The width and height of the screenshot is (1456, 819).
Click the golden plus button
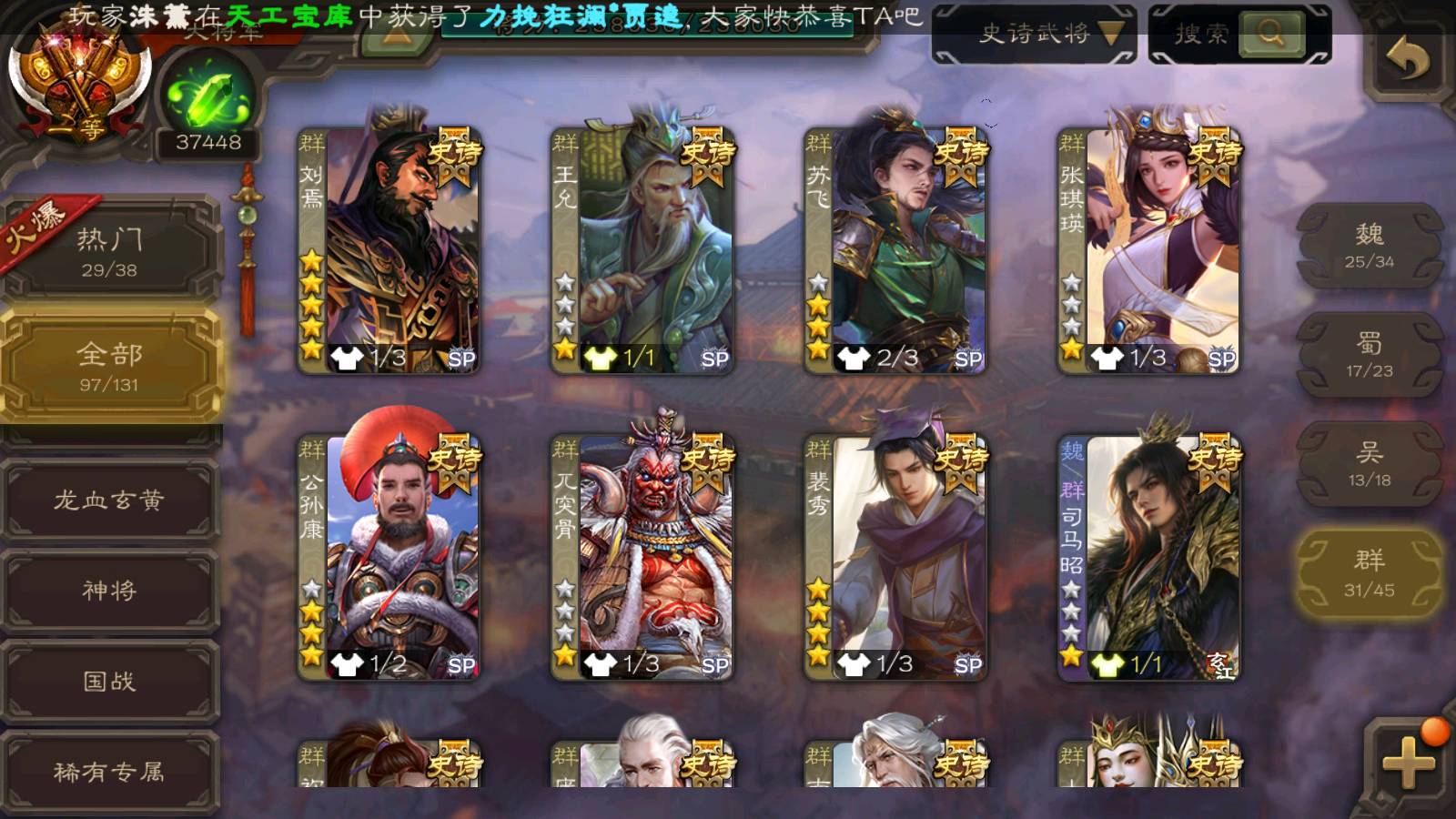1407,761
